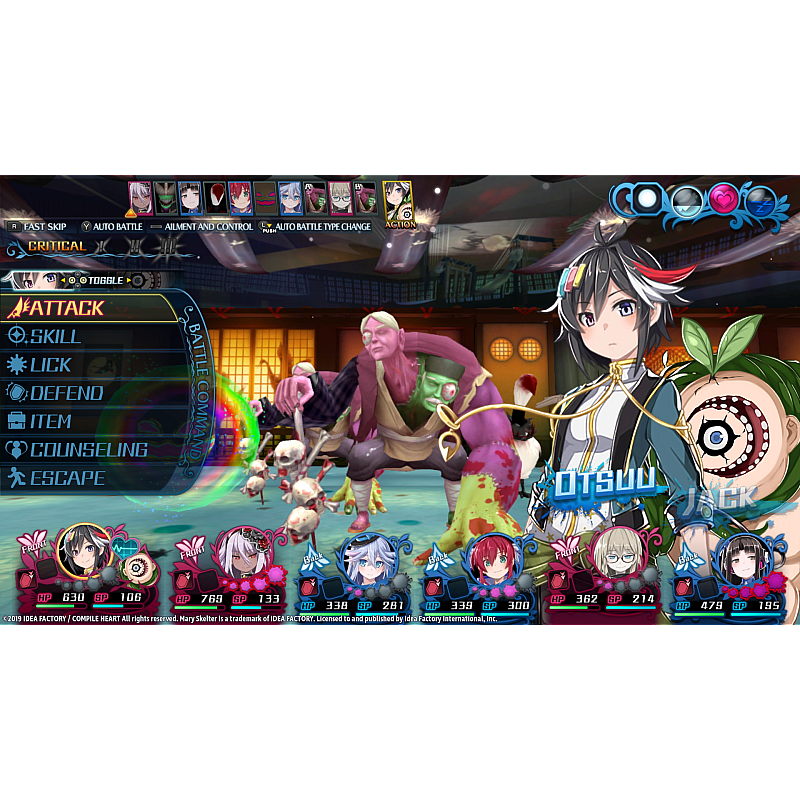Click the pink heart orb icon
Image resolution: width=800 pixels, height=800 pixels.
tap(724, 199)
